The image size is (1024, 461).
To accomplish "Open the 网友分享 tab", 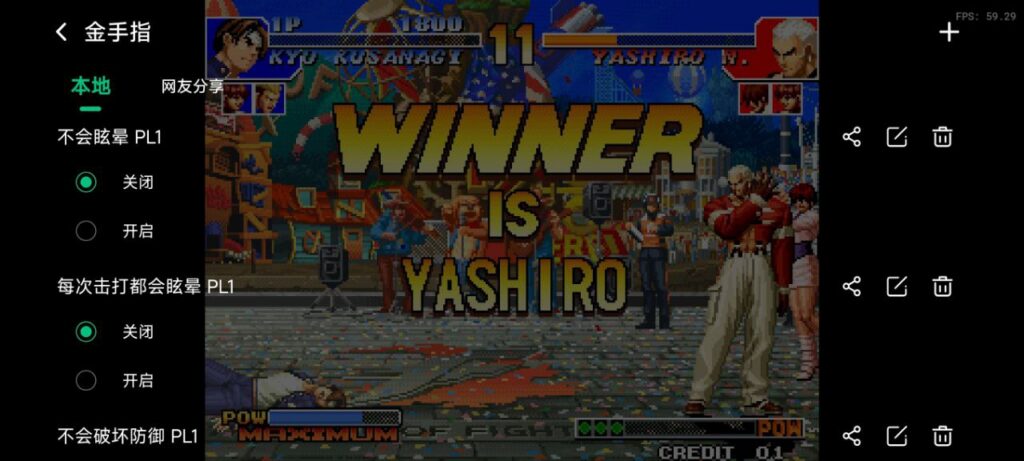I will [x=192, y=87].
